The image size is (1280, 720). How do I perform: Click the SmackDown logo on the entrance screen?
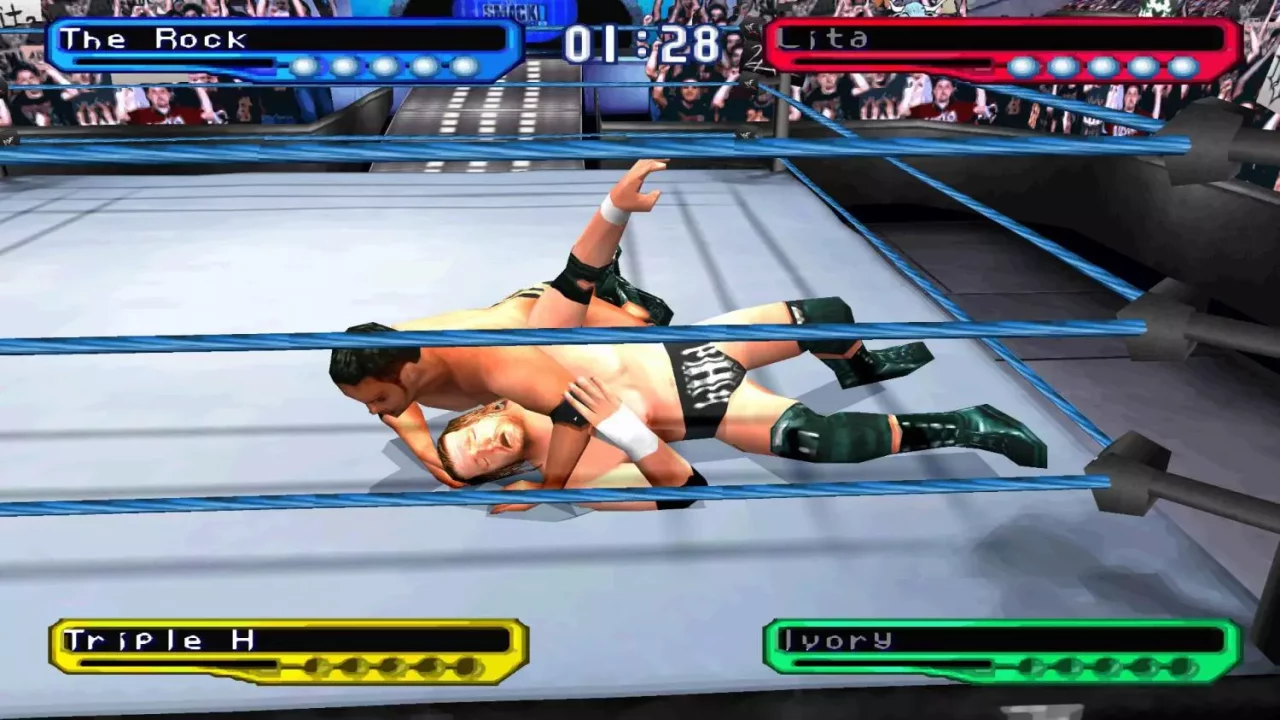coord(510,12)
